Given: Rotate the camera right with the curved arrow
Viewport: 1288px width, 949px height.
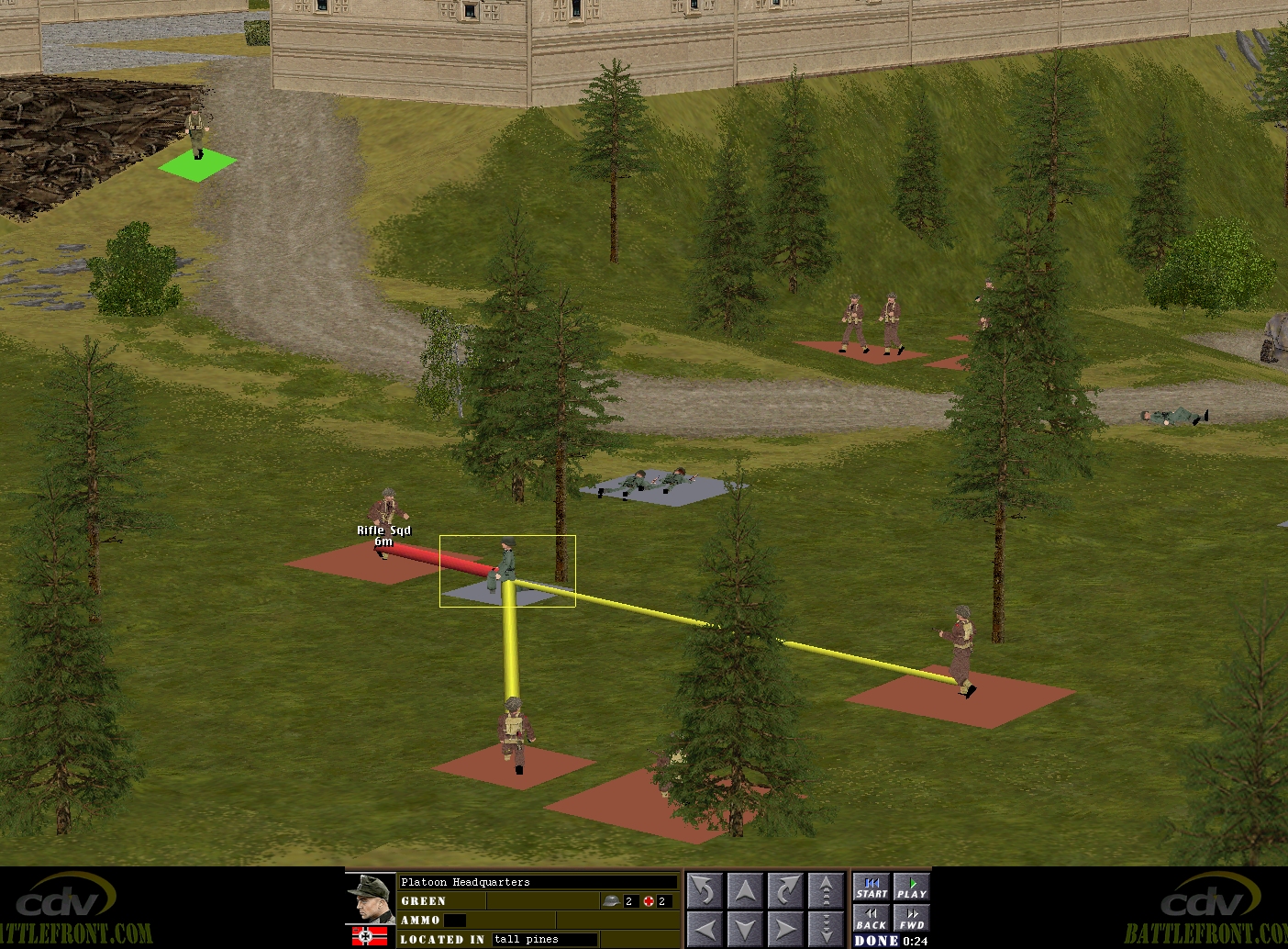Looking at the screenshot, I should point(785,890).
